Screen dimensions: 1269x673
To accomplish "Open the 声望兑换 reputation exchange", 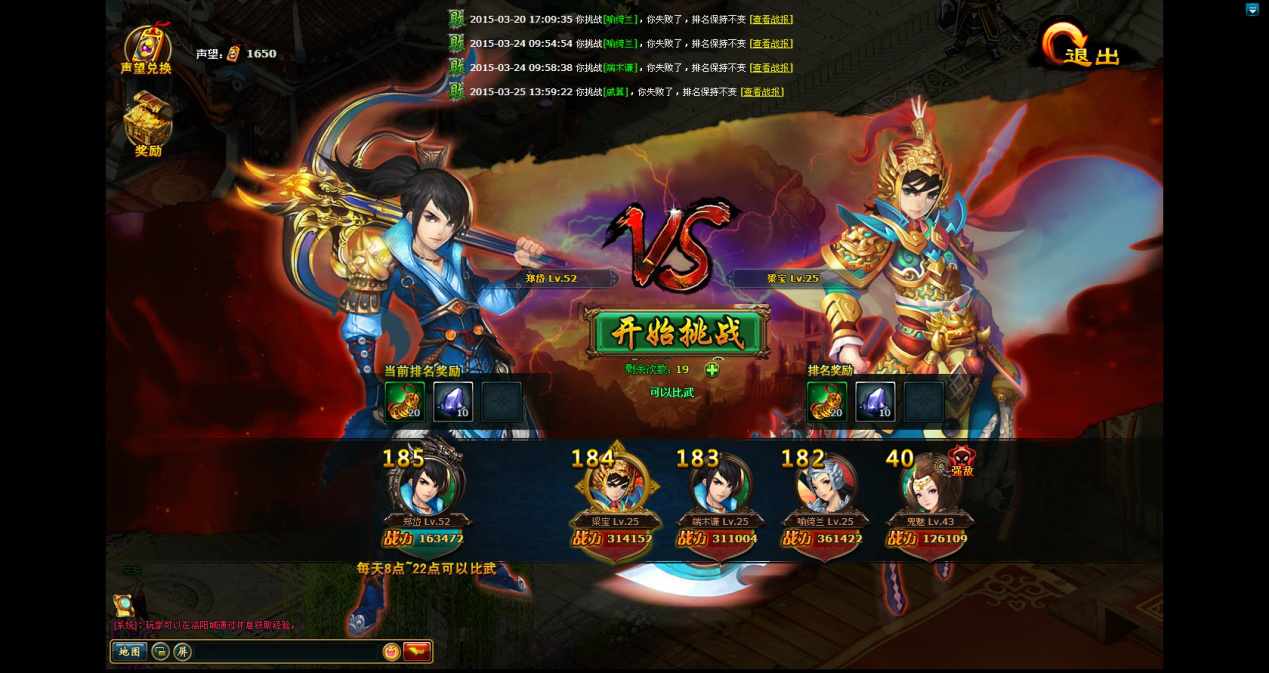I will coord(146,50).
